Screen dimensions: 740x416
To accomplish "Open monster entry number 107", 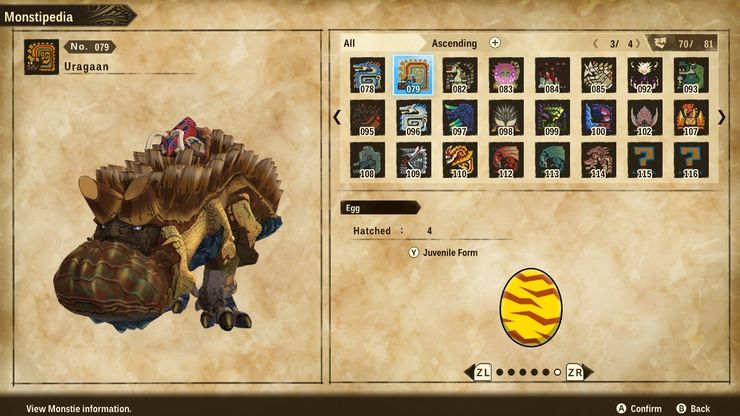I will click(x=691, y=118).
